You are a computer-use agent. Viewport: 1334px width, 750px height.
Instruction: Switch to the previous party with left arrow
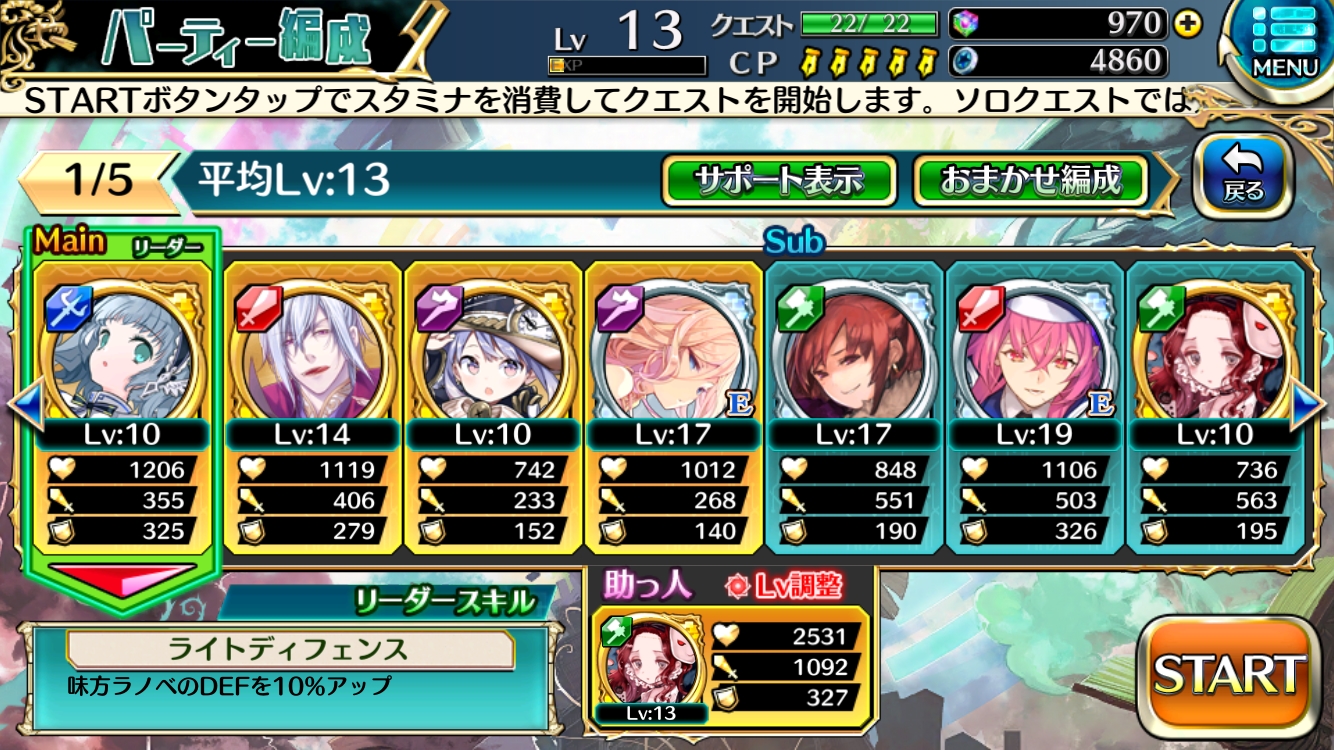25,405
